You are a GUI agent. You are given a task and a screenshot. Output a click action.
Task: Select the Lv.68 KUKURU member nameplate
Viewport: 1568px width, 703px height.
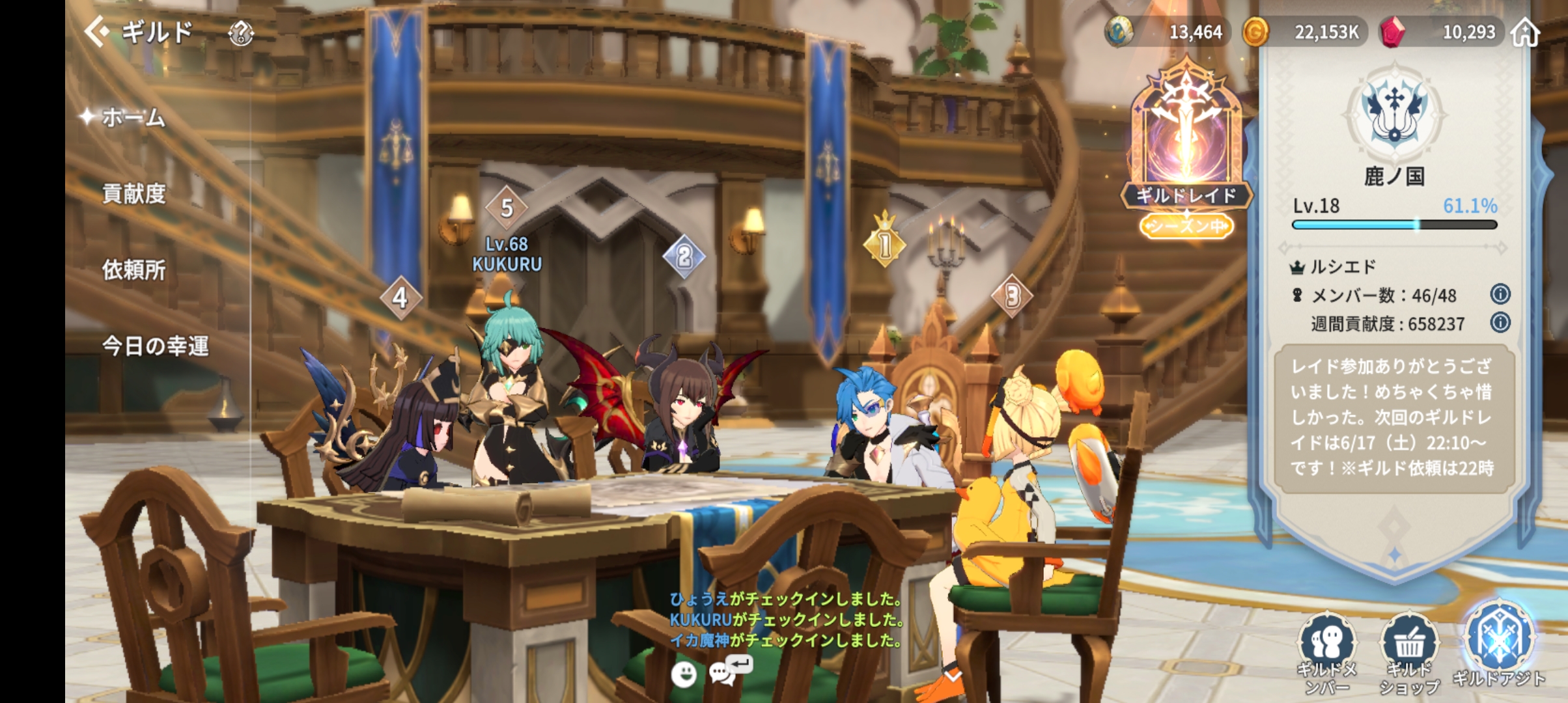point(507,254)
